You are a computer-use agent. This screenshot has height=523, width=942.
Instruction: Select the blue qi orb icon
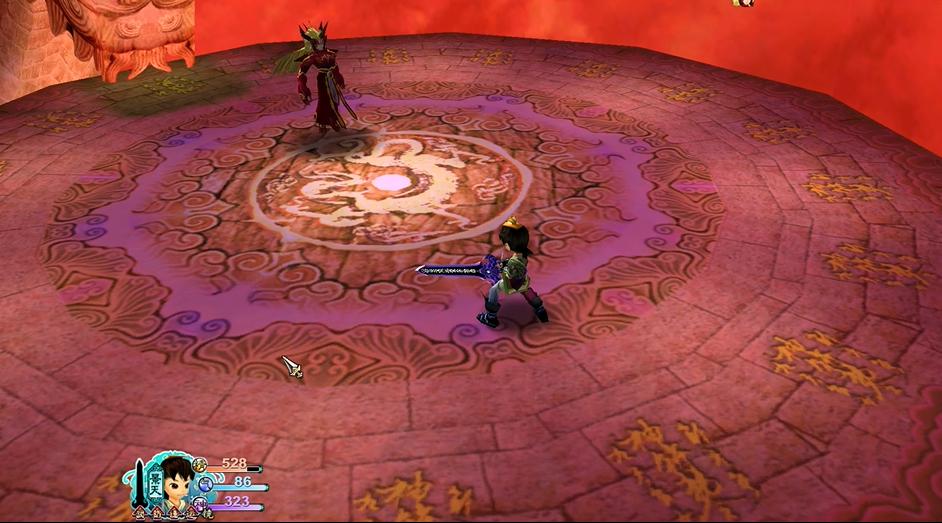[205, 483]
